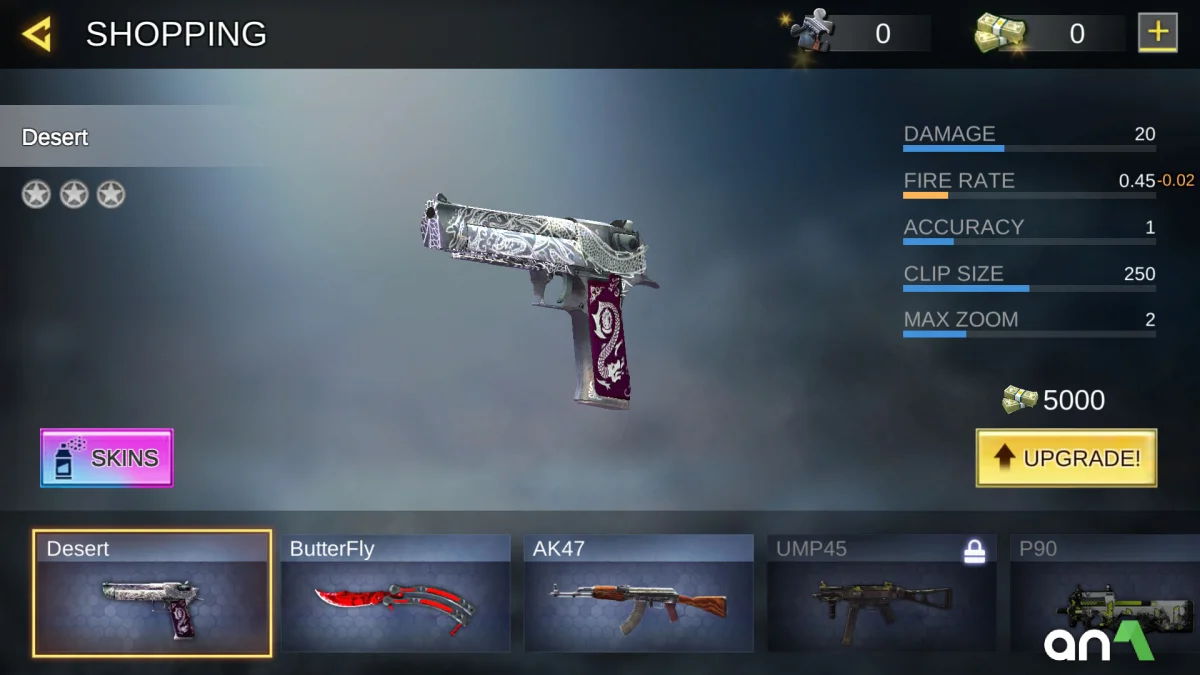Upgrade the Desert pistol
1200x675 pixels.
1066,458
